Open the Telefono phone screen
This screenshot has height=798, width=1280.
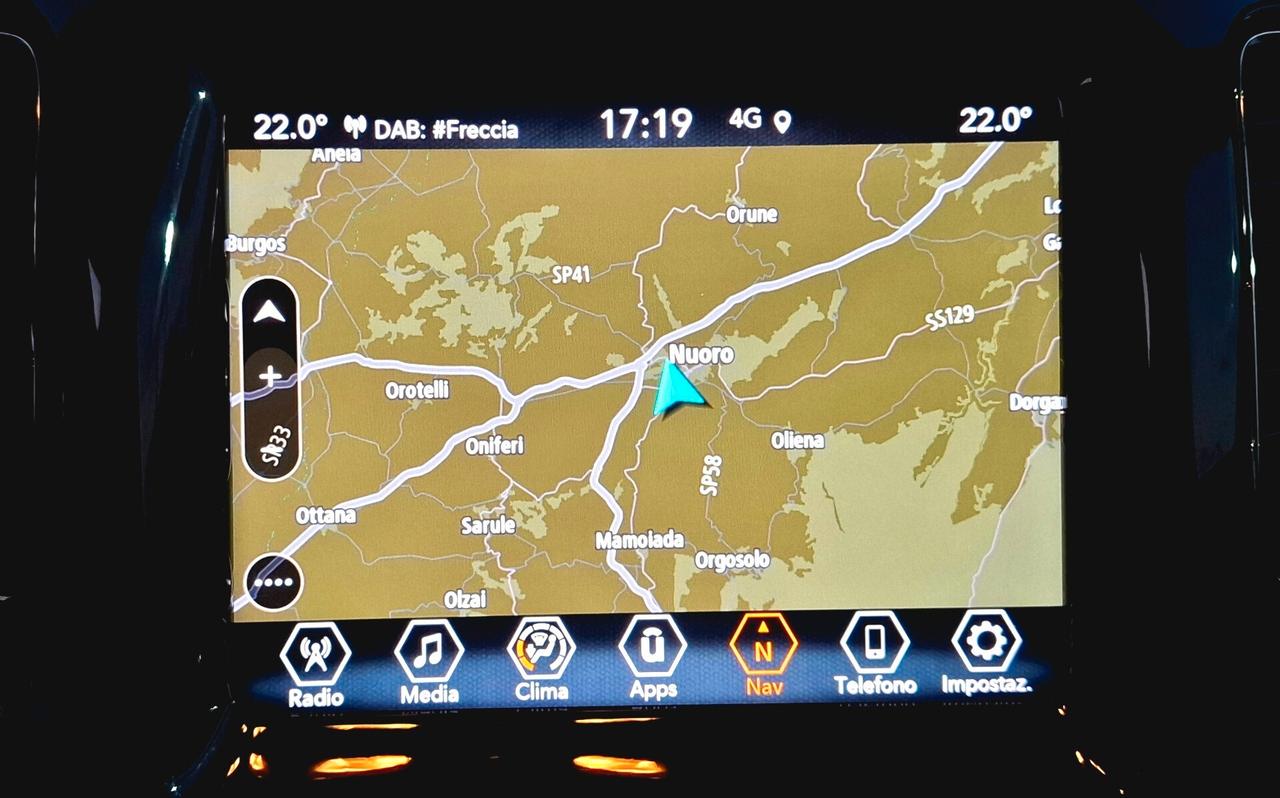875,653
